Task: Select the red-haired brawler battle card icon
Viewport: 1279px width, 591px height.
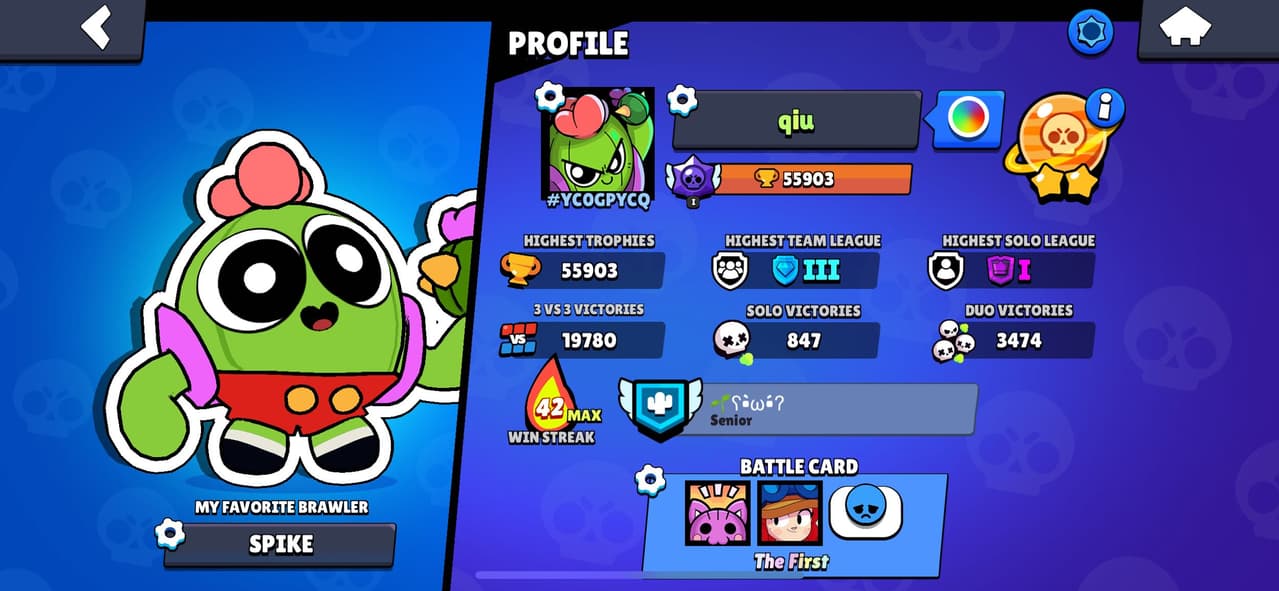Action: (790, 512)
